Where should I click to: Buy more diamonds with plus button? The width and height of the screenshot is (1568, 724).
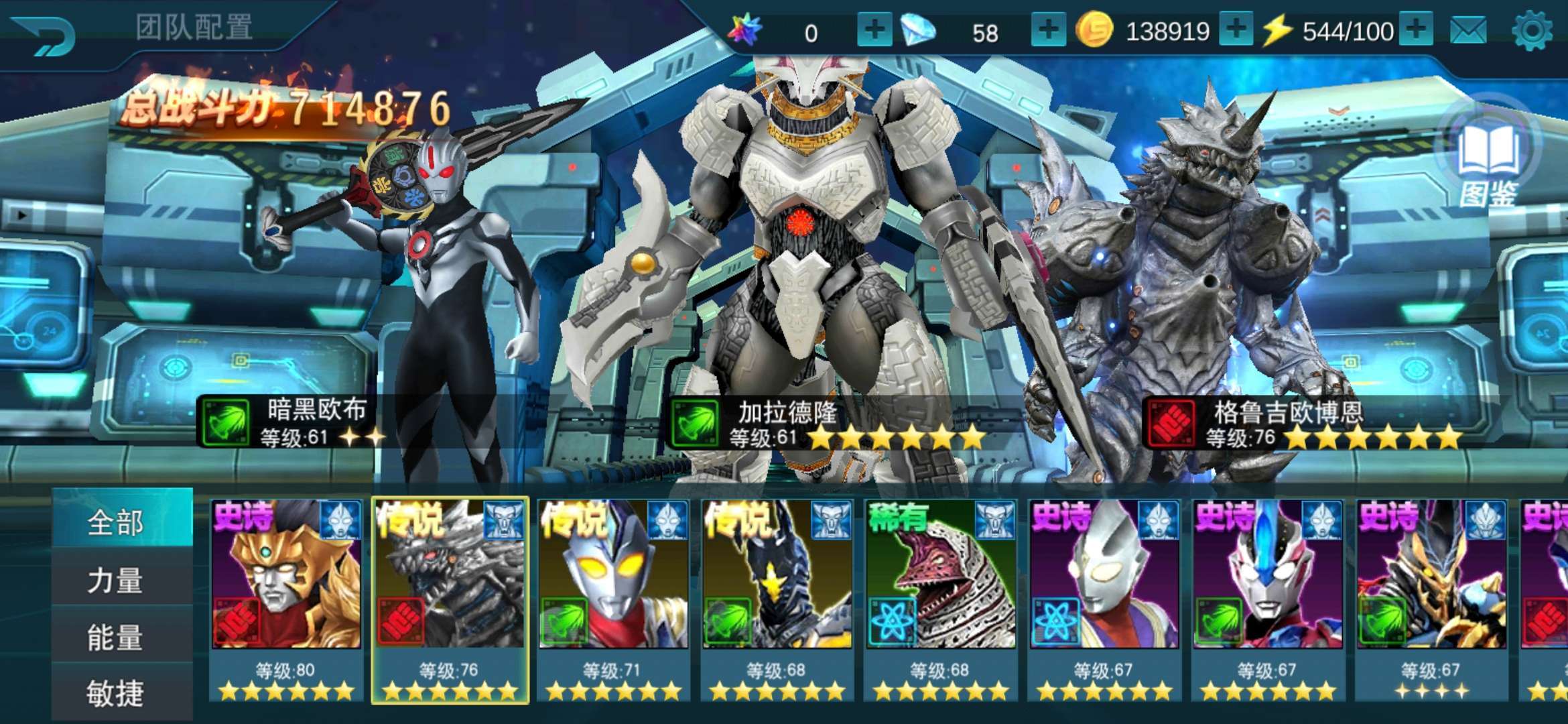click(1048, 30)
